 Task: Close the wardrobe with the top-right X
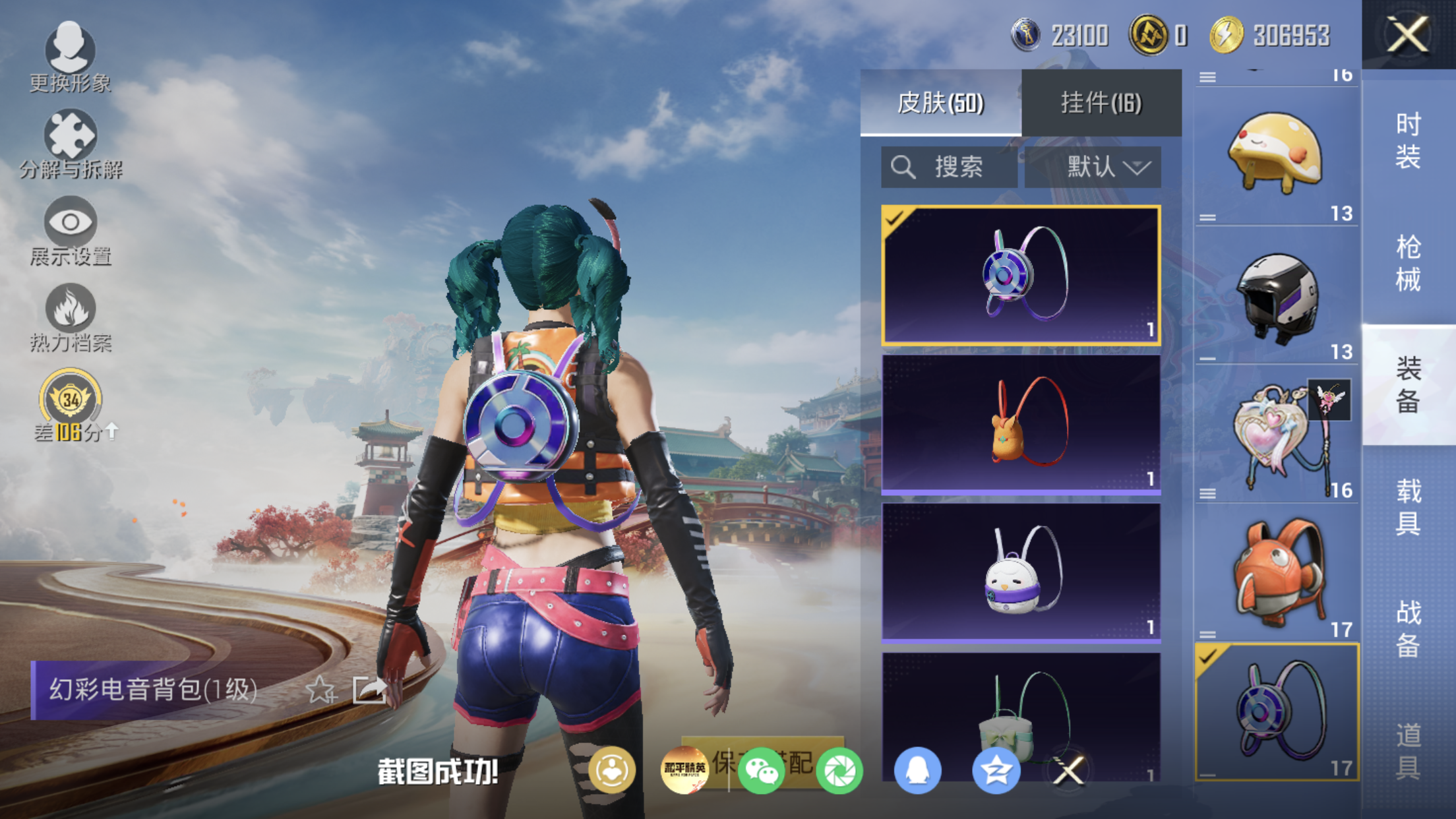[1408, 34]
